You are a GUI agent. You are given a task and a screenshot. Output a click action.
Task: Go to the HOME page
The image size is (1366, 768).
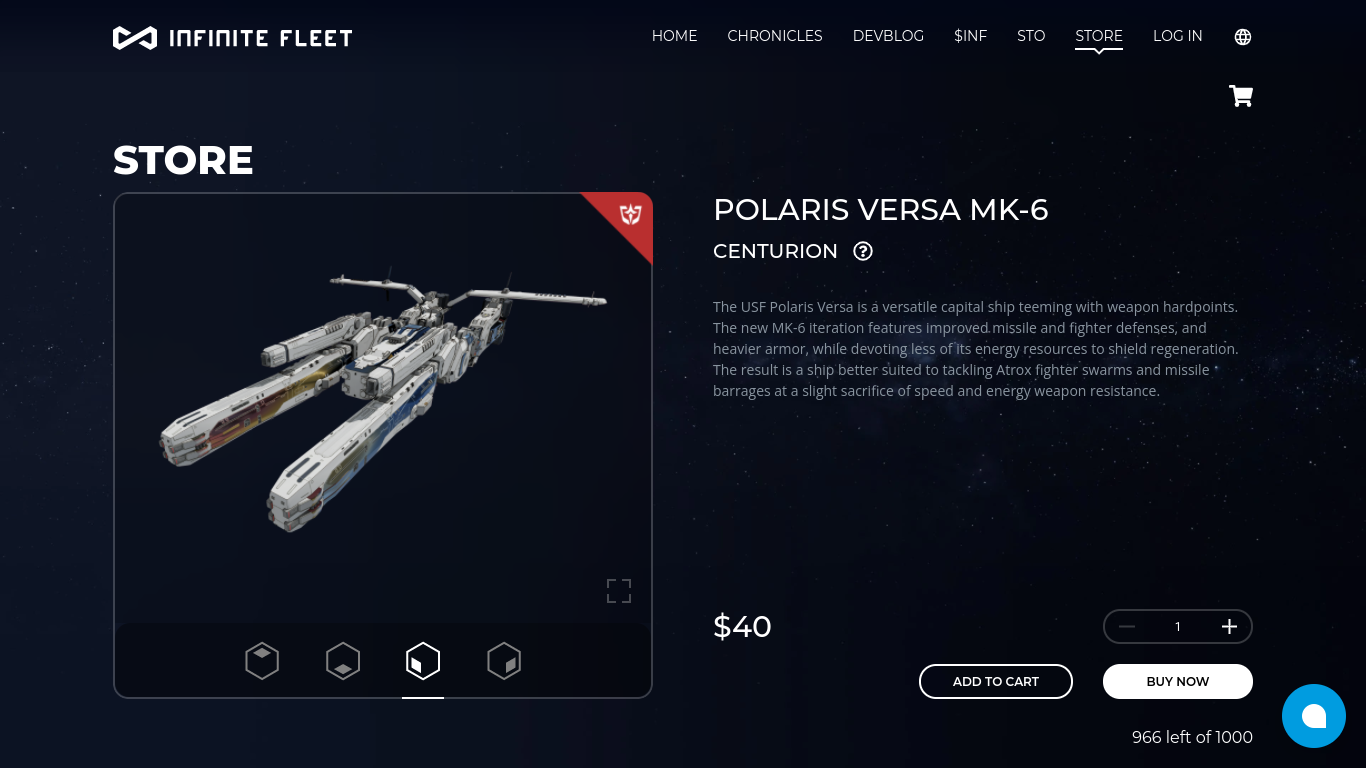[674, 36]
